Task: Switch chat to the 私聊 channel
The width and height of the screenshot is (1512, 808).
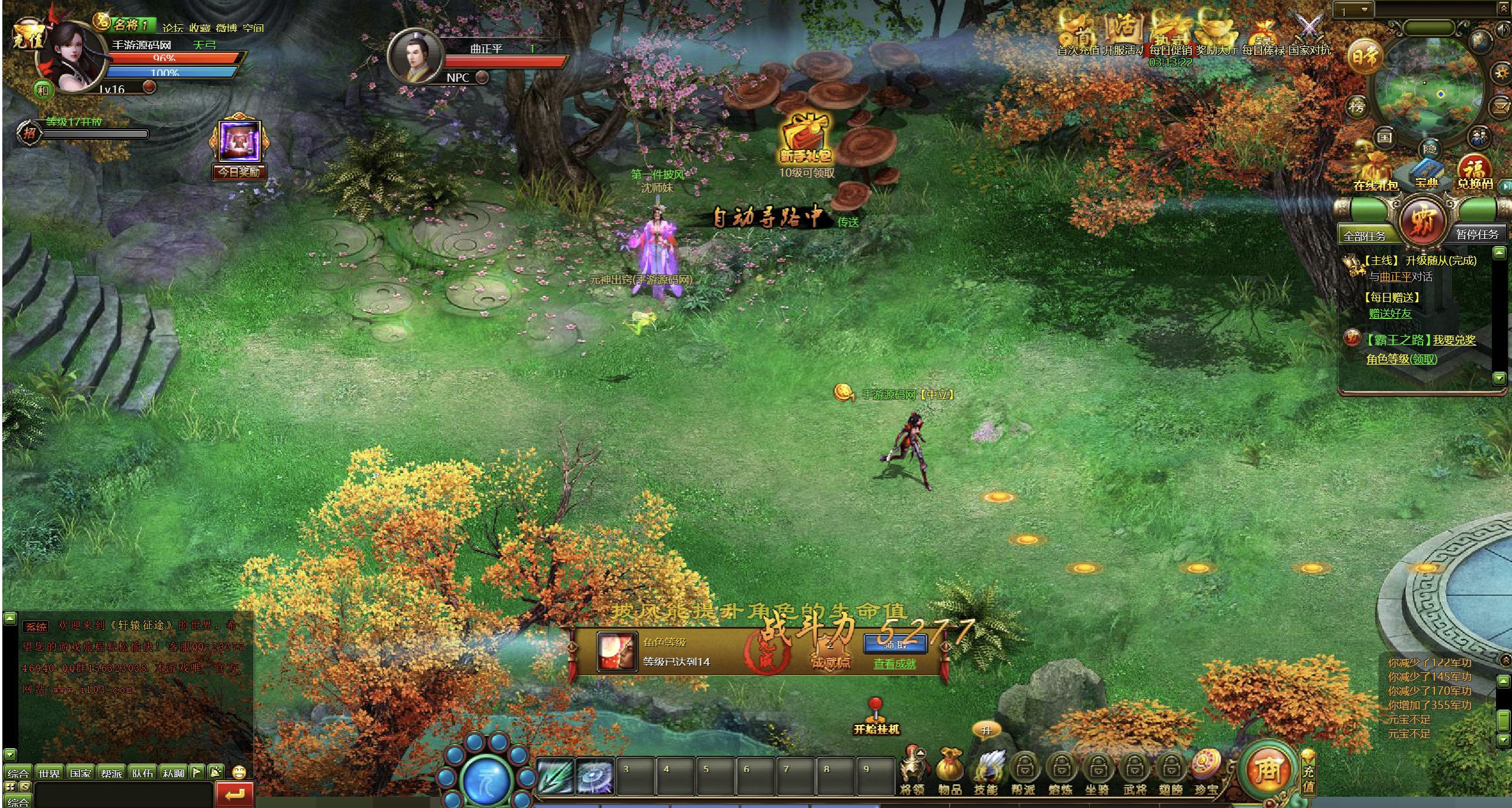Action: click(173, 773)
